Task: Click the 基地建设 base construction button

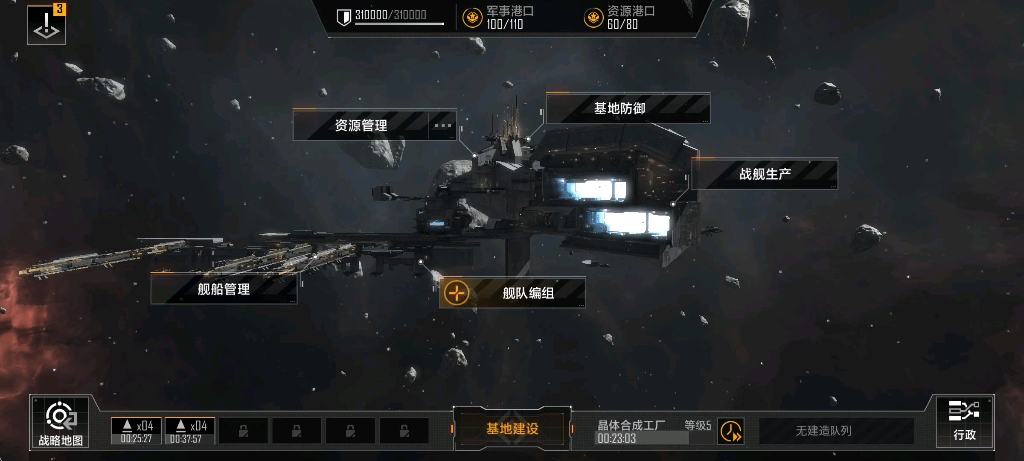Action: 512,429
